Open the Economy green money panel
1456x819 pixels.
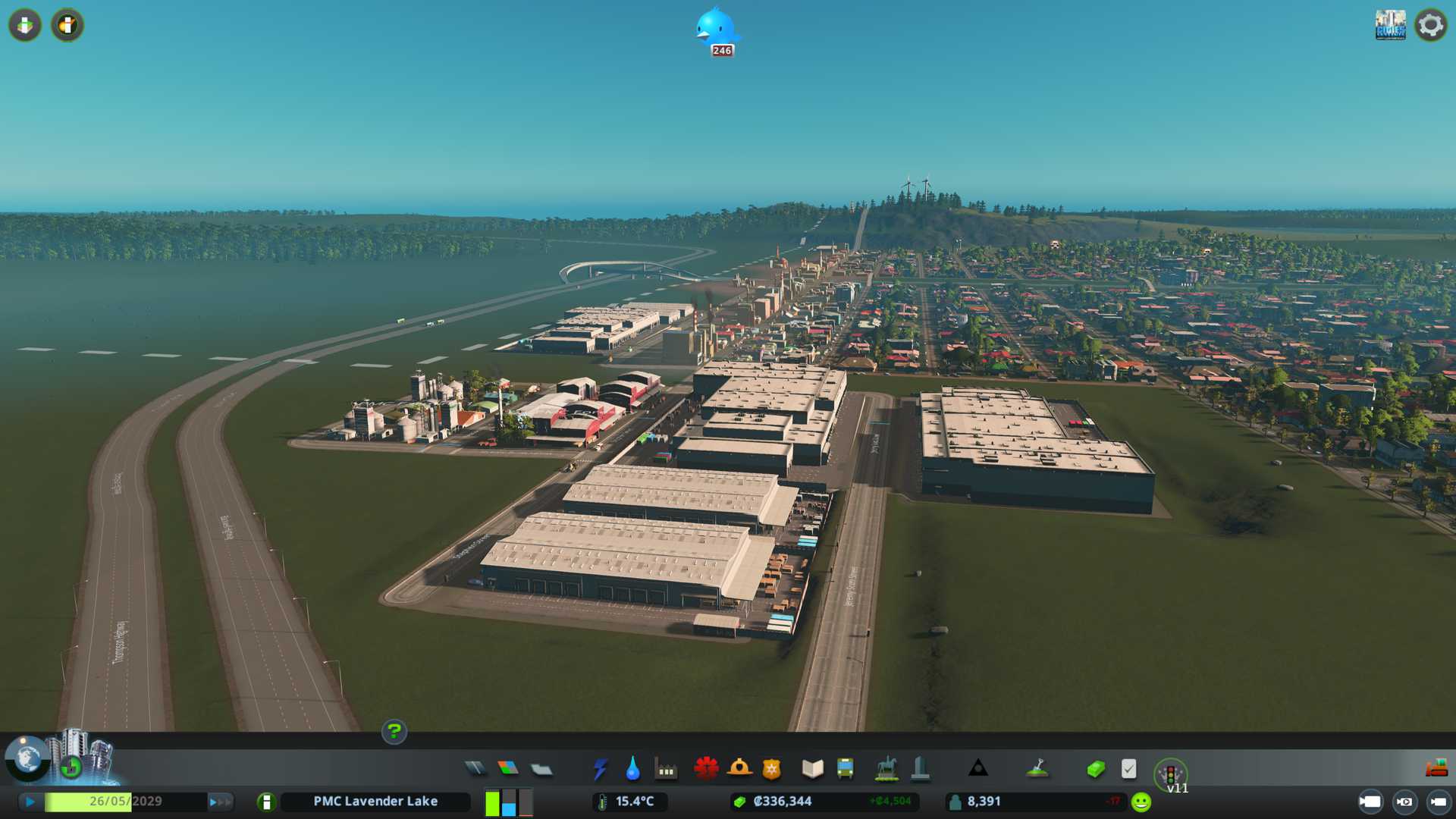(1095, 769)
